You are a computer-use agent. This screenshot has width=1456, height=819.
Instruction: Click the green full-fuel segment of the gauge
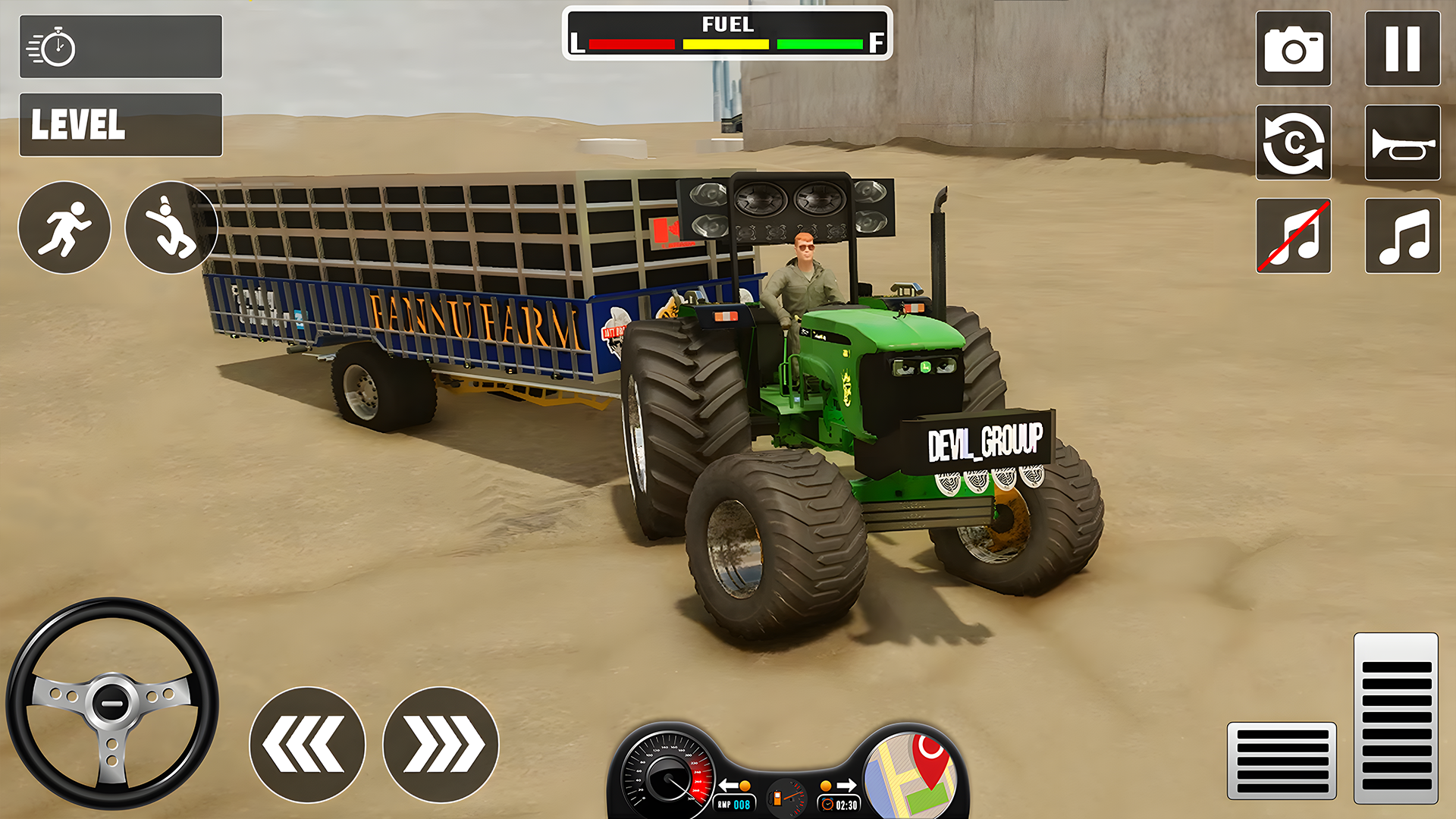[x=819, y=44]
